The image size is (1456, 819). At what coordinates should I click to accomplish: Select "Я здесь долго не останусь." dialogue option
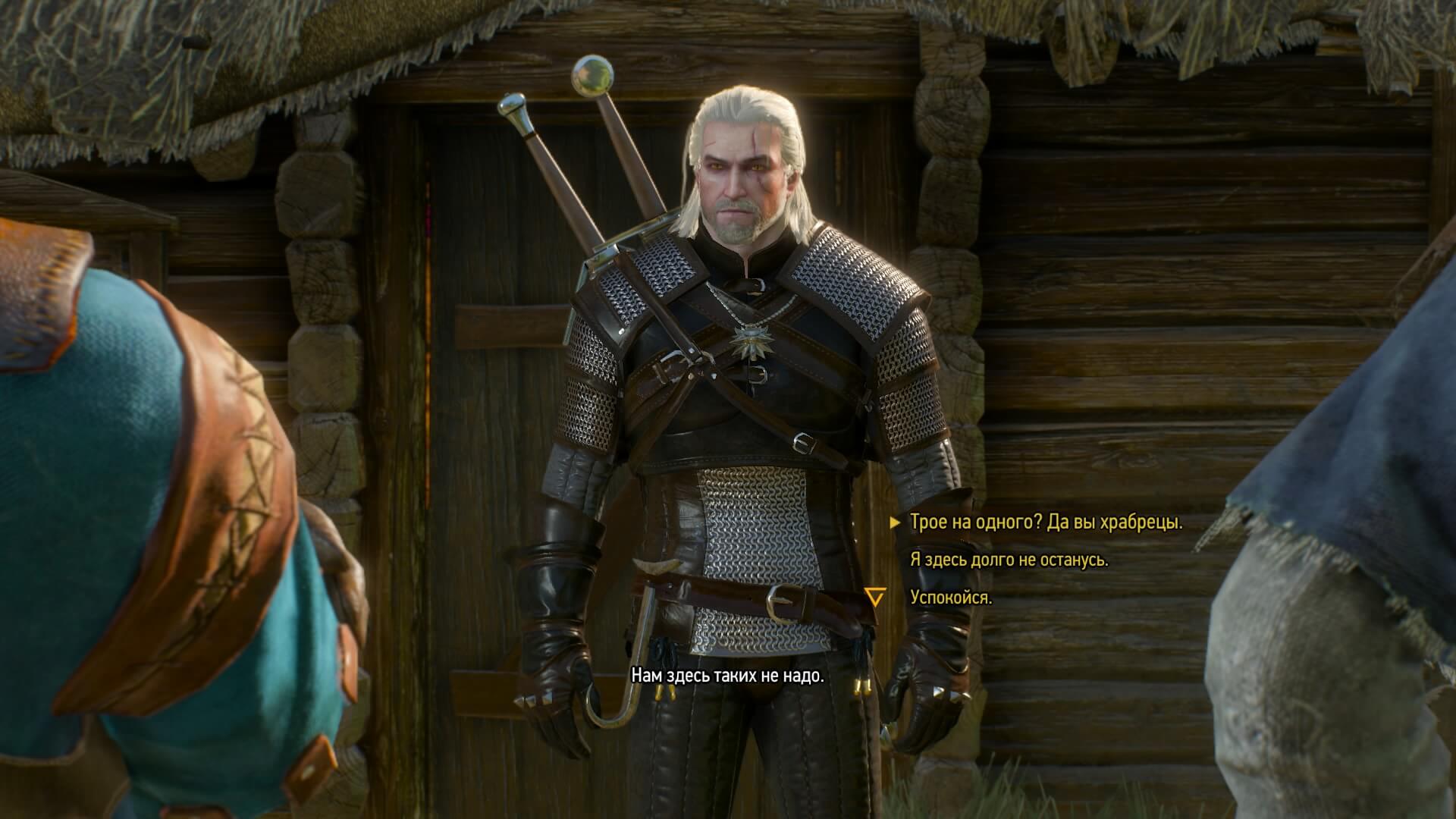coord(1009,560)
